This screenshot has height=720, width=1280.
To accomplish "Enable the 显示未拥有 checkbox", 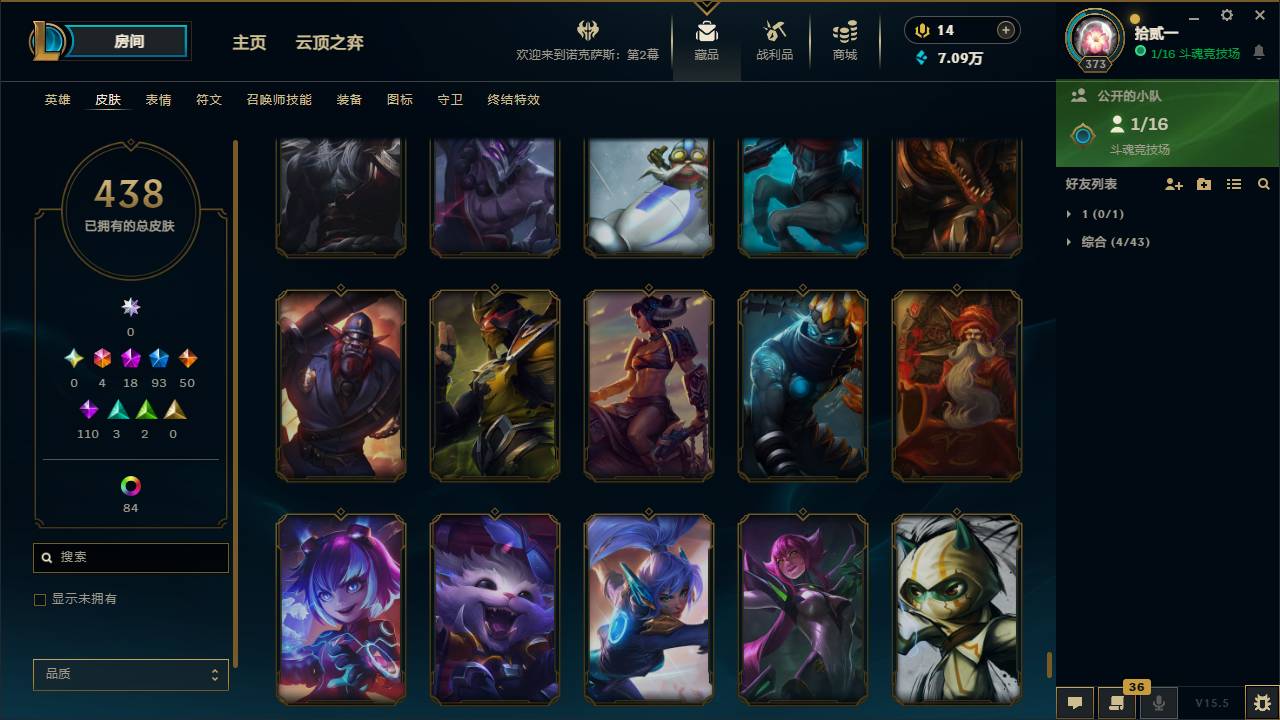I will coord(40,599).
